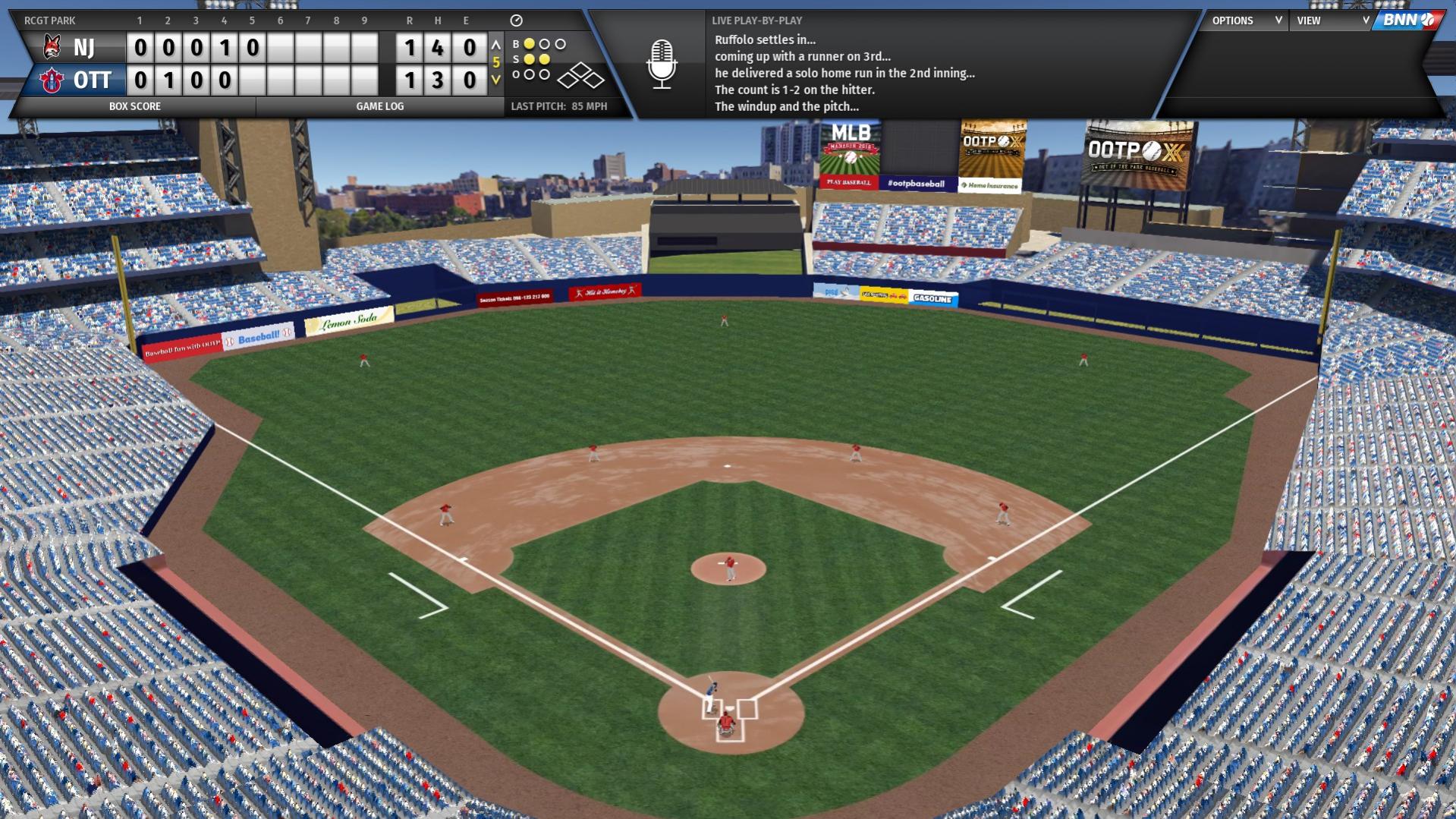
Task: Toggle the microphone commentary icon
Action: tap(662, 64)
